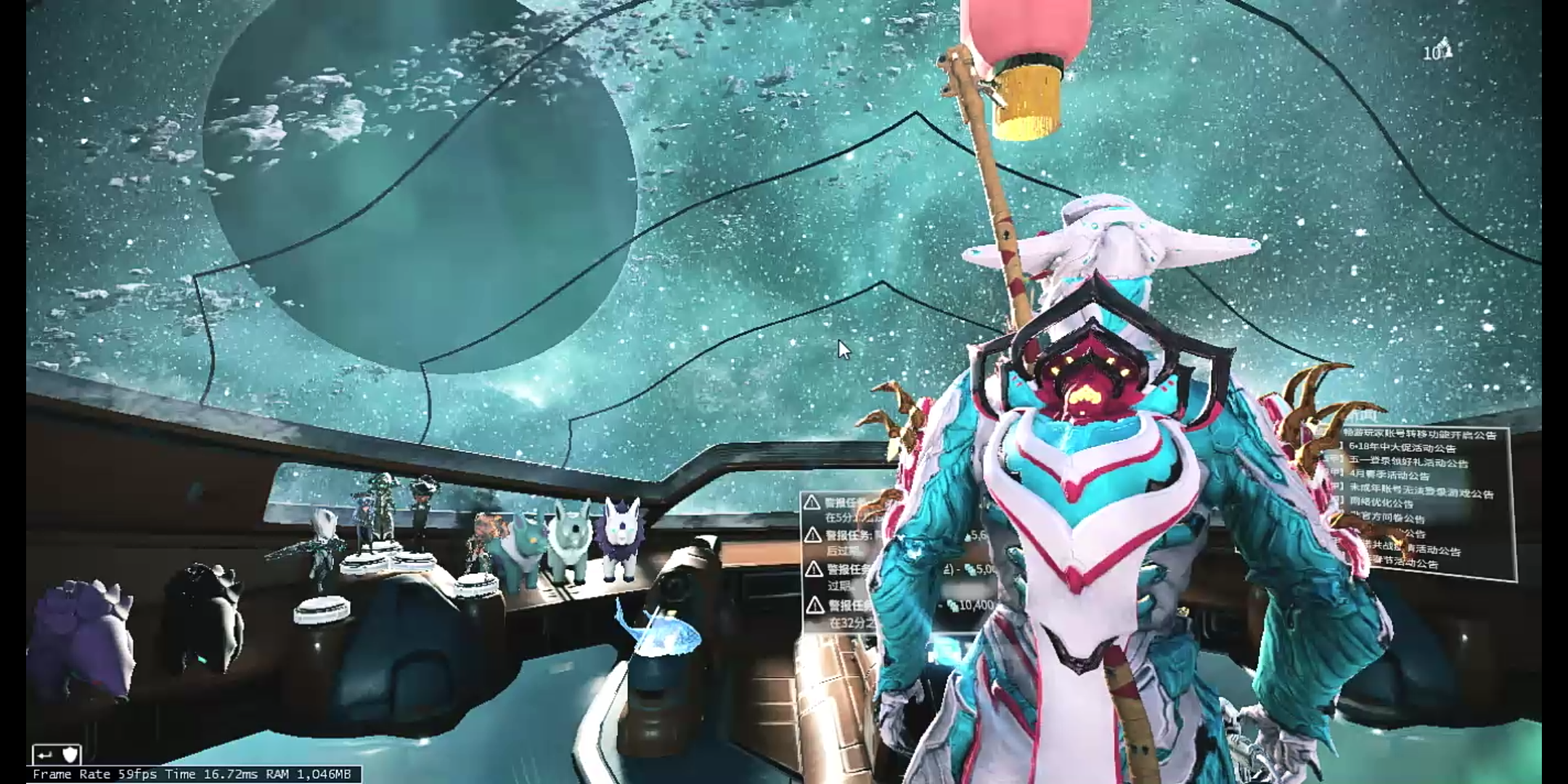Image resolution: width=1568 pixels, height=784 pixels.
Task: Open the chat box with the shield icon
Action: 57,755
